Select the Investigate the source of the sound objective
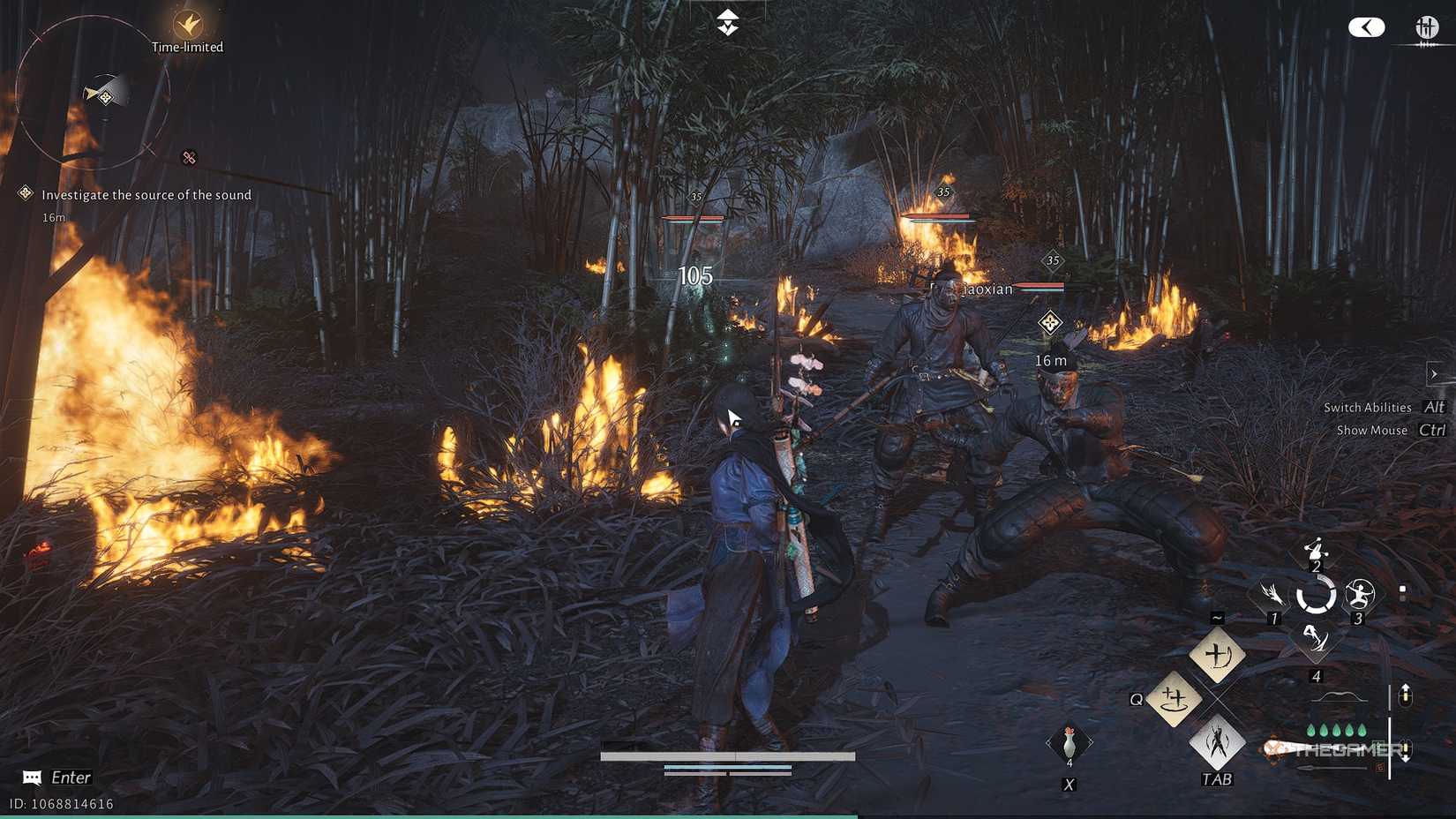The image size is (1456, 819). [146, 195]
